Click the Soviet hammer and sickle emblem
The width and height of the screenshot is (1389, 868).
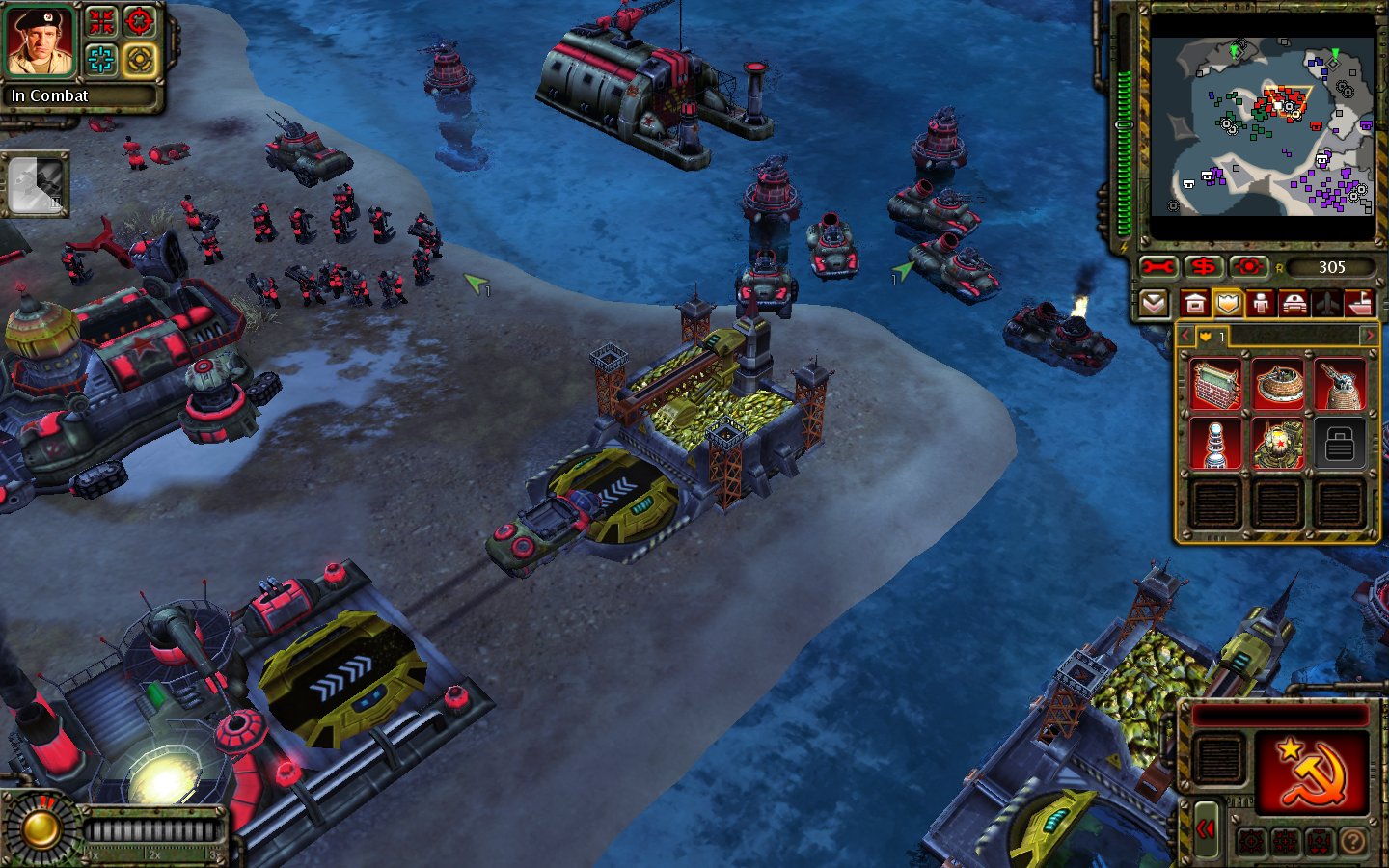click(1310, 771)
